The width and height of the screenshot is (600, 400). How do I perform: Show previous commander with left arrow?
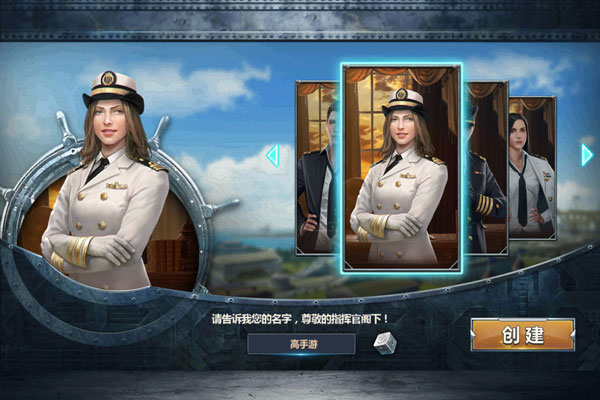click(x=271, y=155)
